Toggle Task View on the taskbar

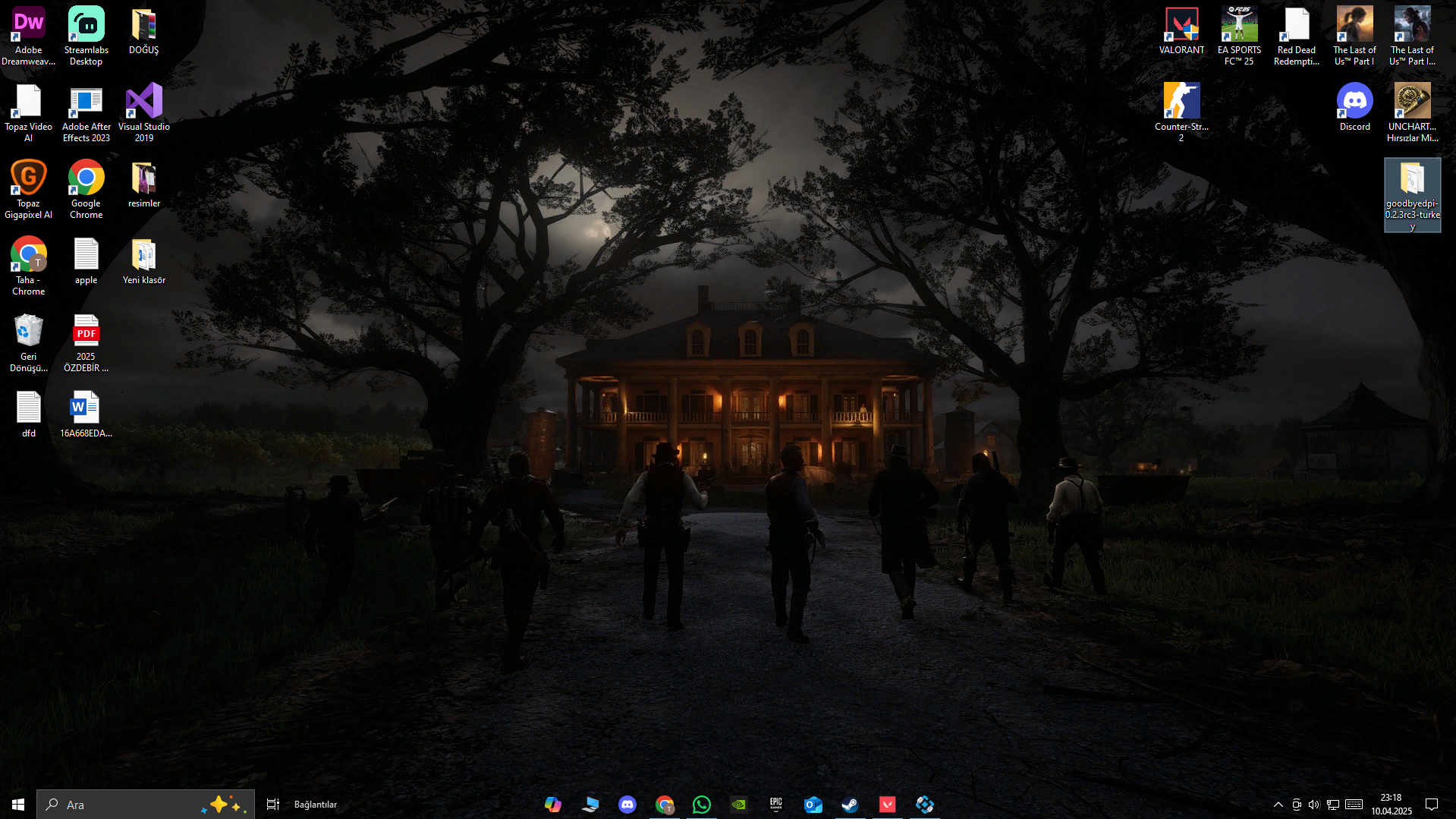(272, 804)
